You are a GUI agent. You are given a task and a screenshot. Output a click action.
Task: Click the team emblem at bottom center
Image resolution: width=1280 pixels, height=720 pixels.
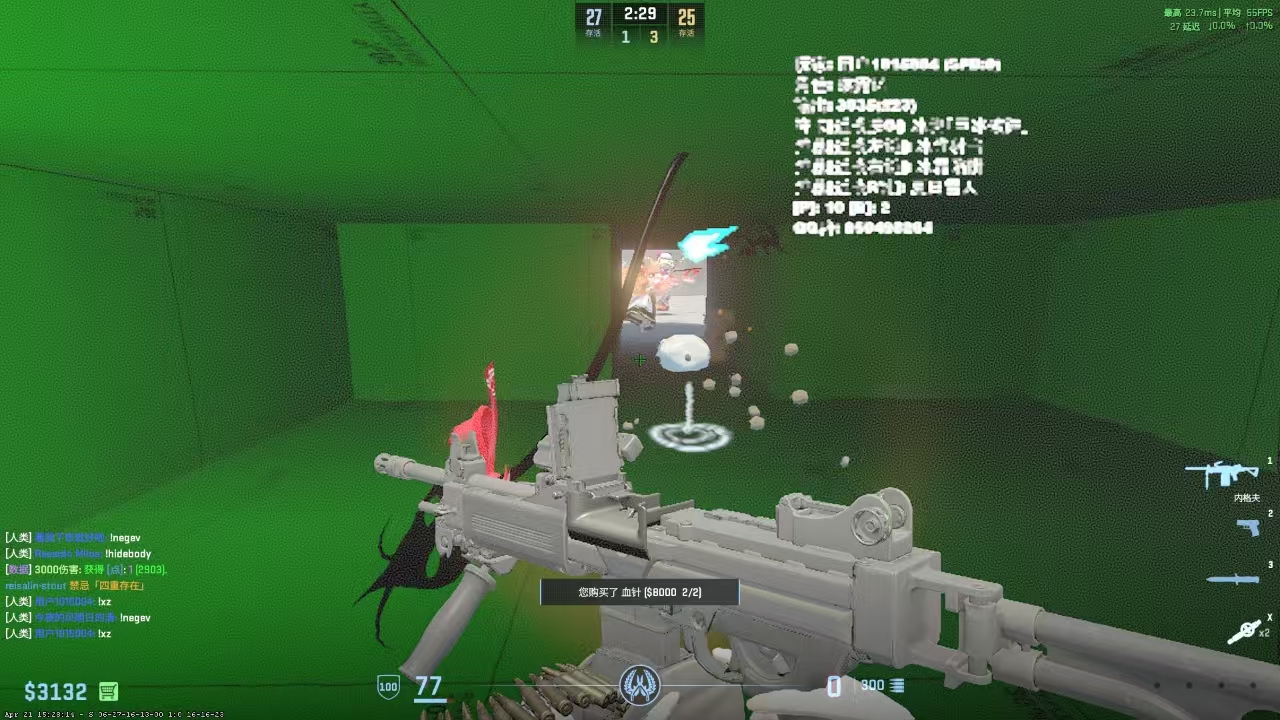[639, 685]
